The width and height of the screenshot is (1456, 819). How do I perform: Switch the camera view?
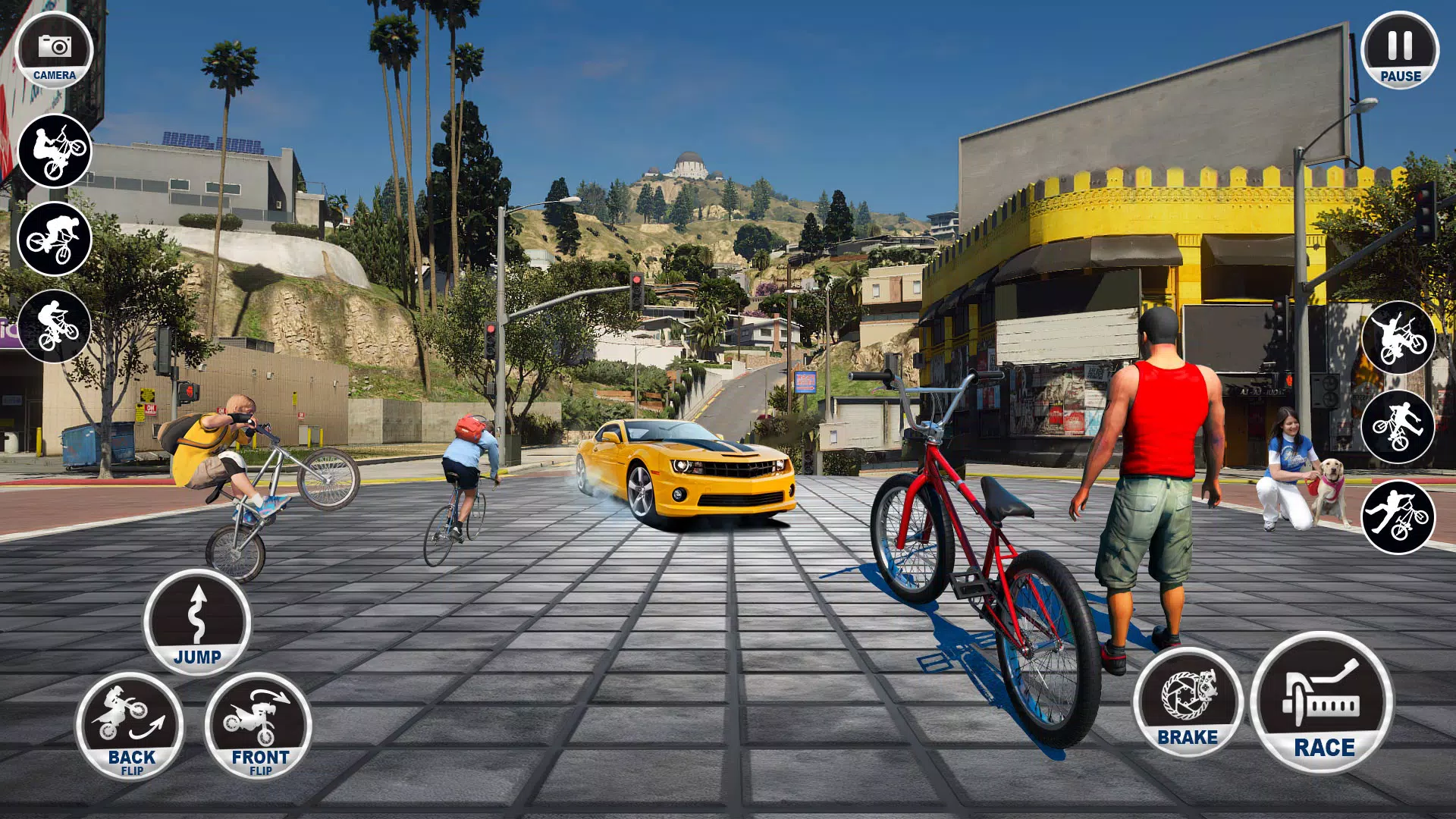point(54,50)
